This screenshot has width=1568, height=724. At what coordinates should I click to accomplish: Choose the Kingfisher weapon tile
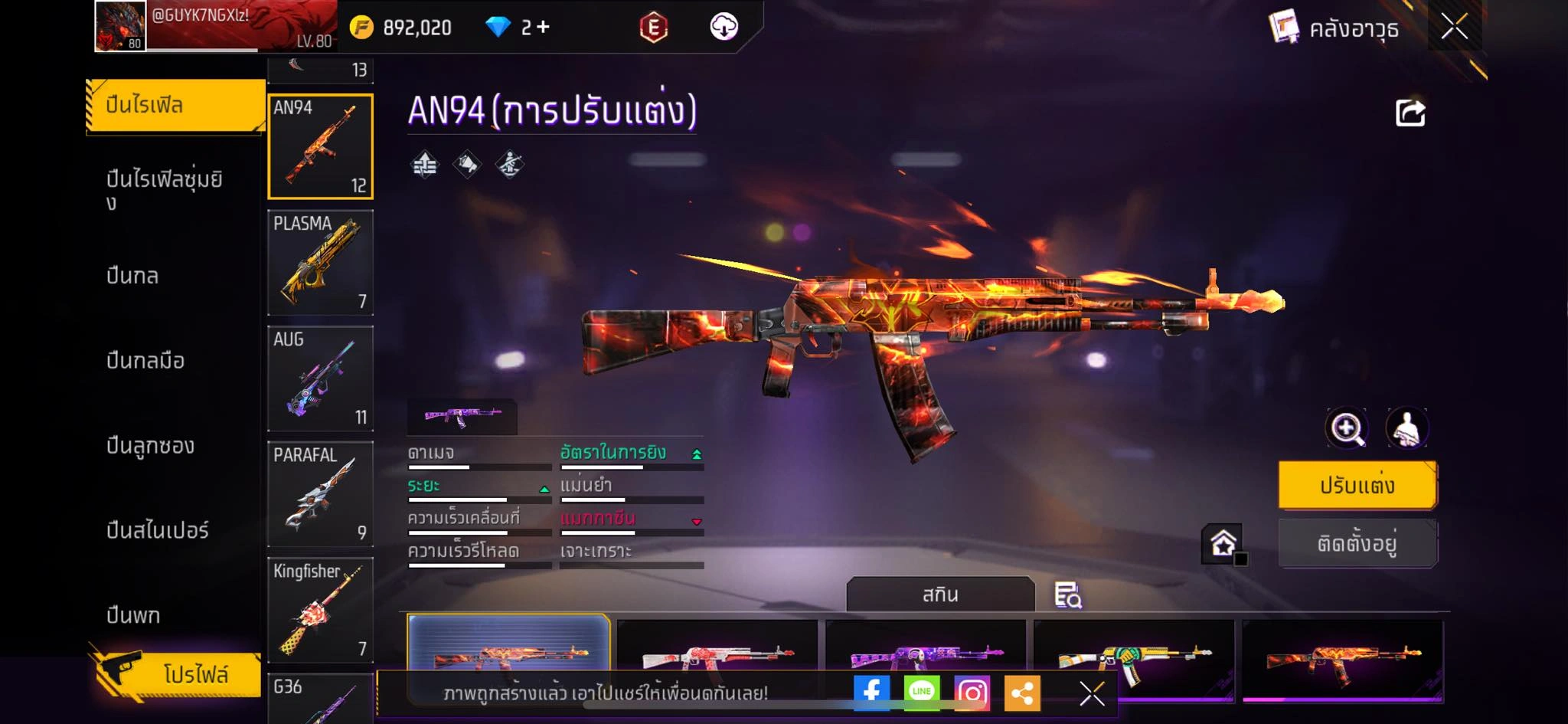click(320, 610)
